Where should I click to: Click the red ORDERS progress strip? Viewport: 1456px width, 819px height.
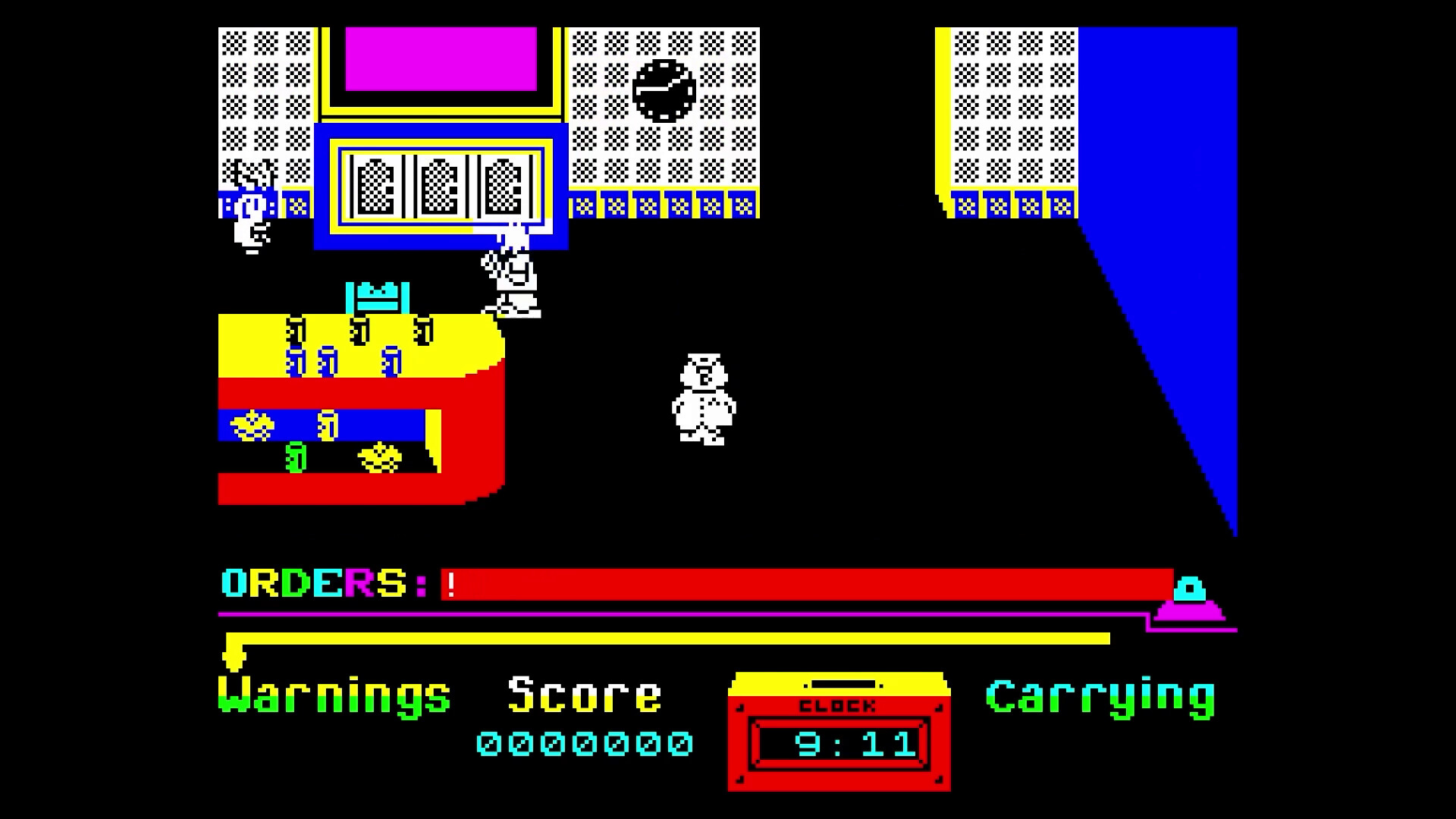tap(796, 585)
